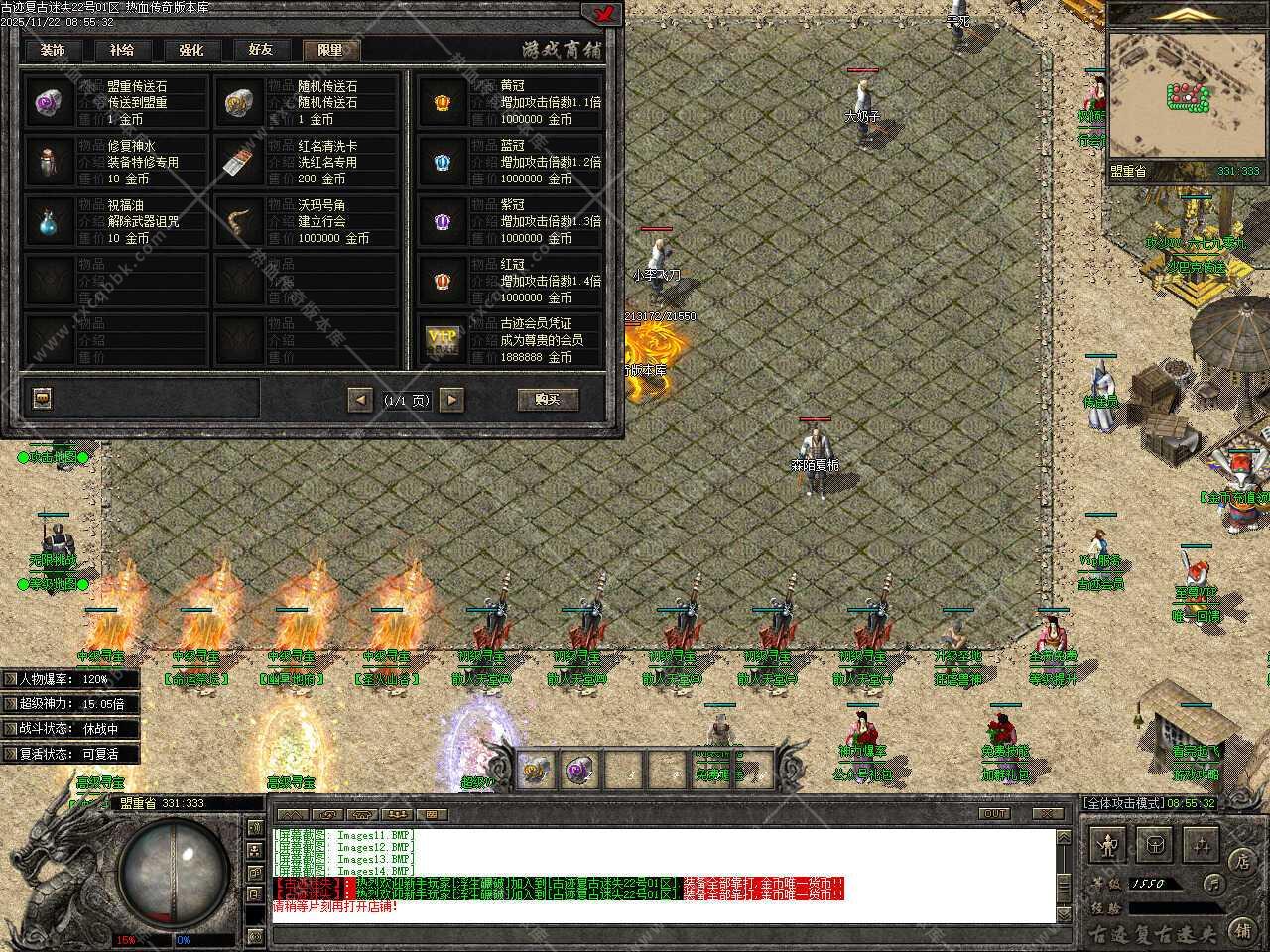
Task: Close the game shop window
Action: click(x=601, y=13)
